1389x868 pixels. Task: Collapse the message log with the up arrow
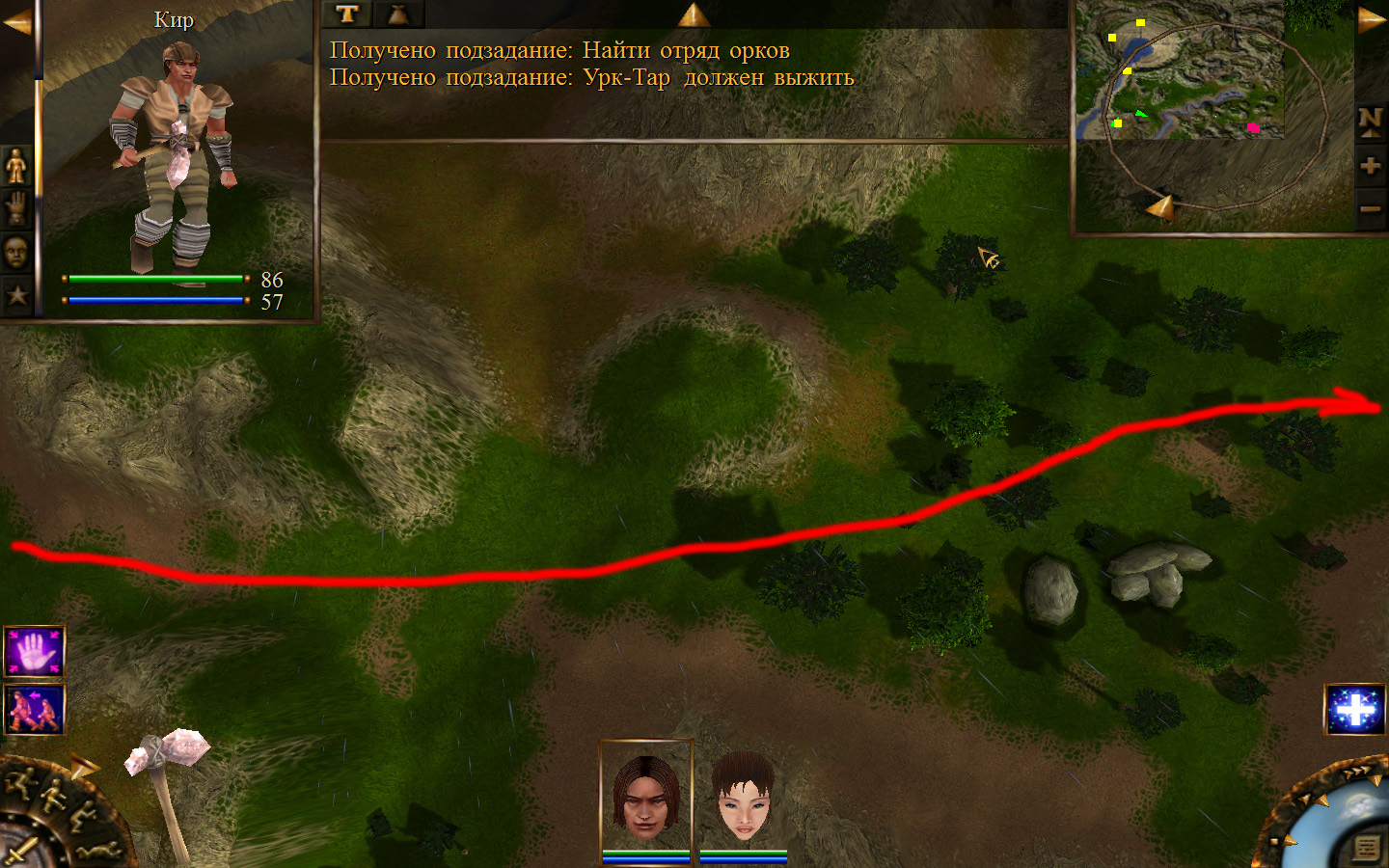(693, 14)
